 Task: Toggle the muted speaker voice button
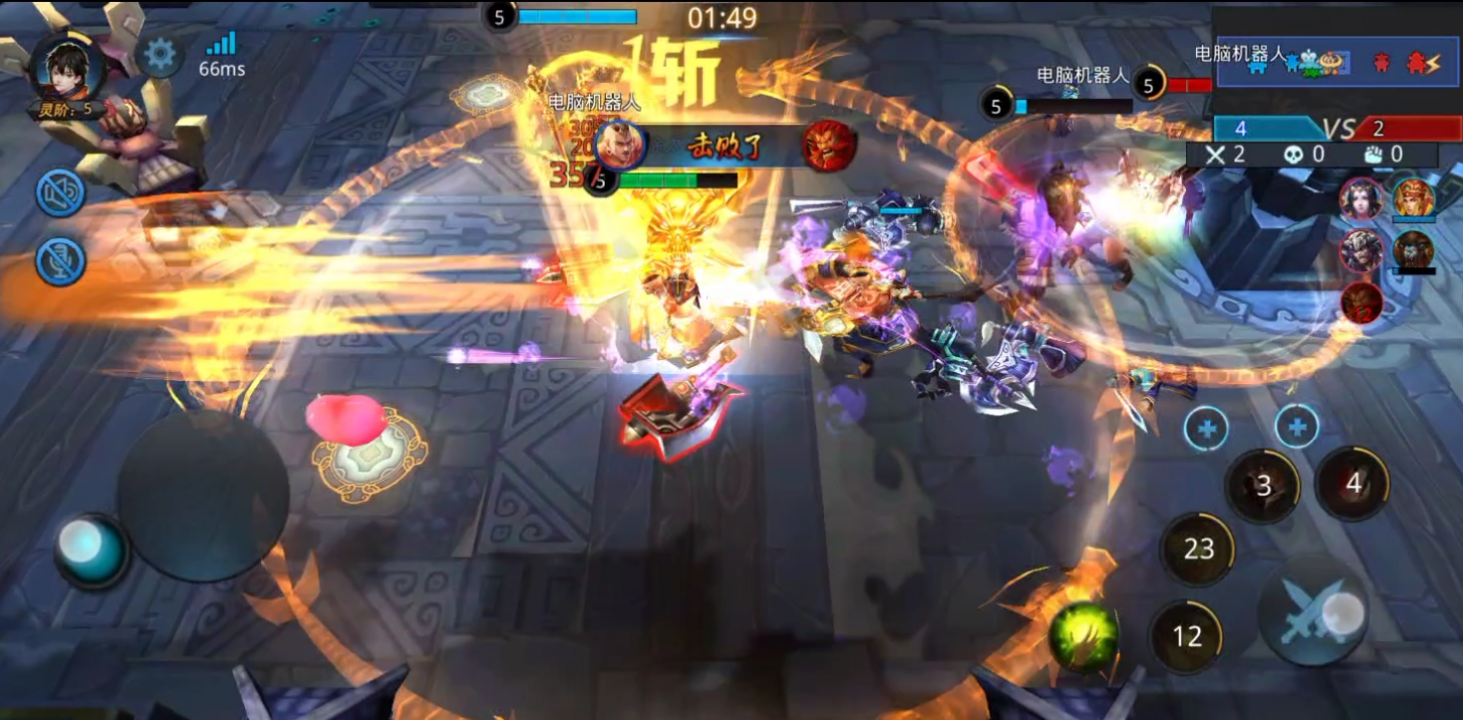60,193
